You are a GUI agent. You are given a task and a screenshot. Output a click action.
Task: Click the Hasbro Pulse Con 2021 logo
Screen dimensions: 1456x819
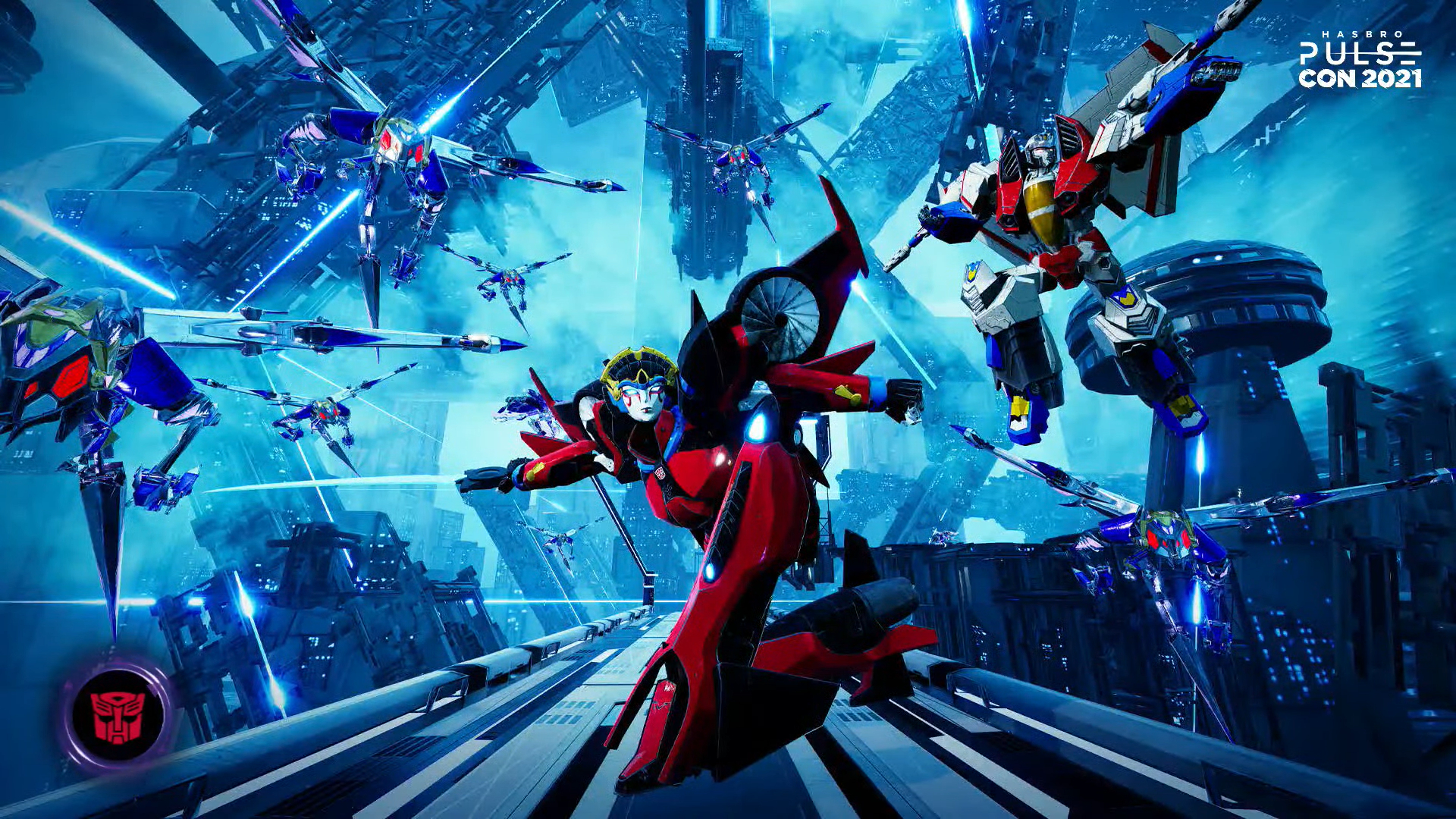(x=1360, y=61)
